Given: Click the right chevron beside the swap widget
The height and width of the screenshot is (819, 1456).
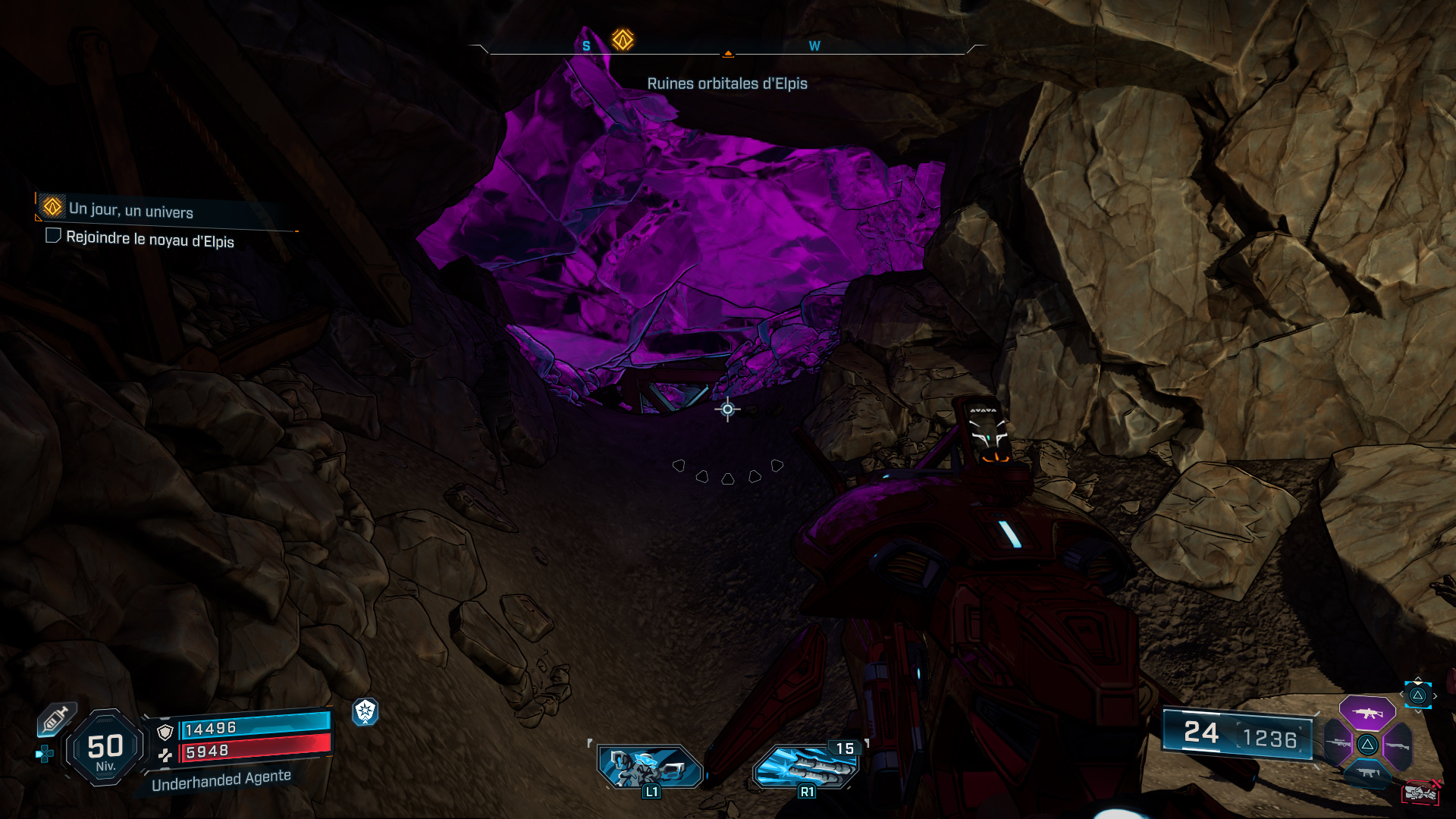Looking at the screenshot, I should 1435,695.
